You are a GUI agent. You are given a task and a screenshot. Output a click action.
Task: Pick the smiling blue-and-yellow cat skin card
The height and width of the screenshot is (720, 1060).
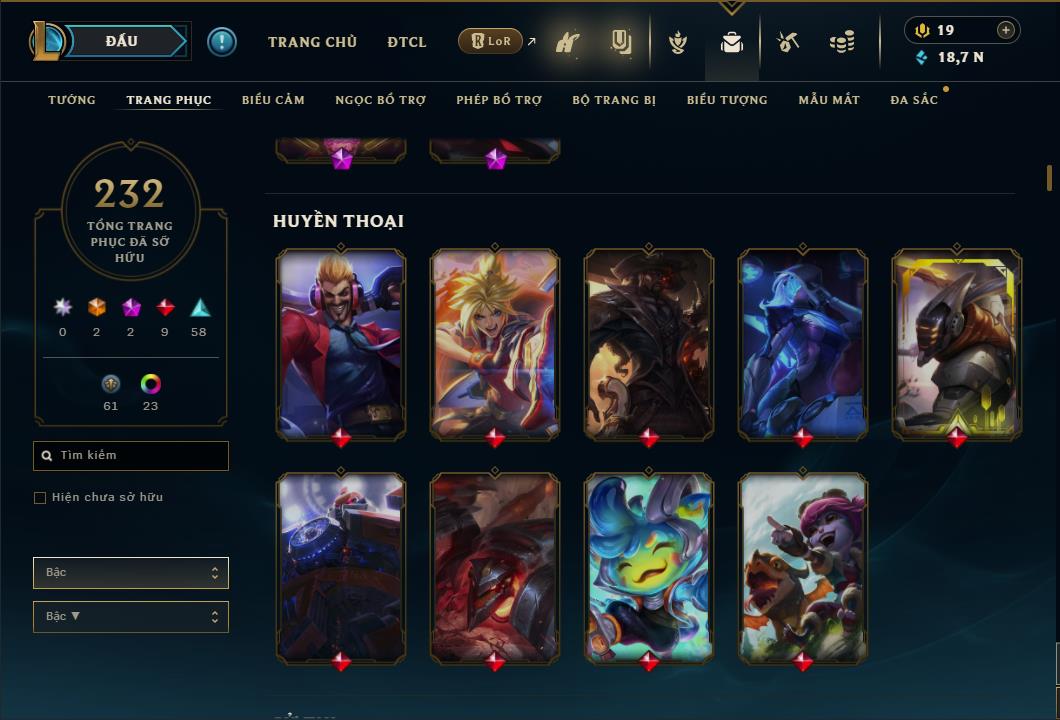point(649,565)
